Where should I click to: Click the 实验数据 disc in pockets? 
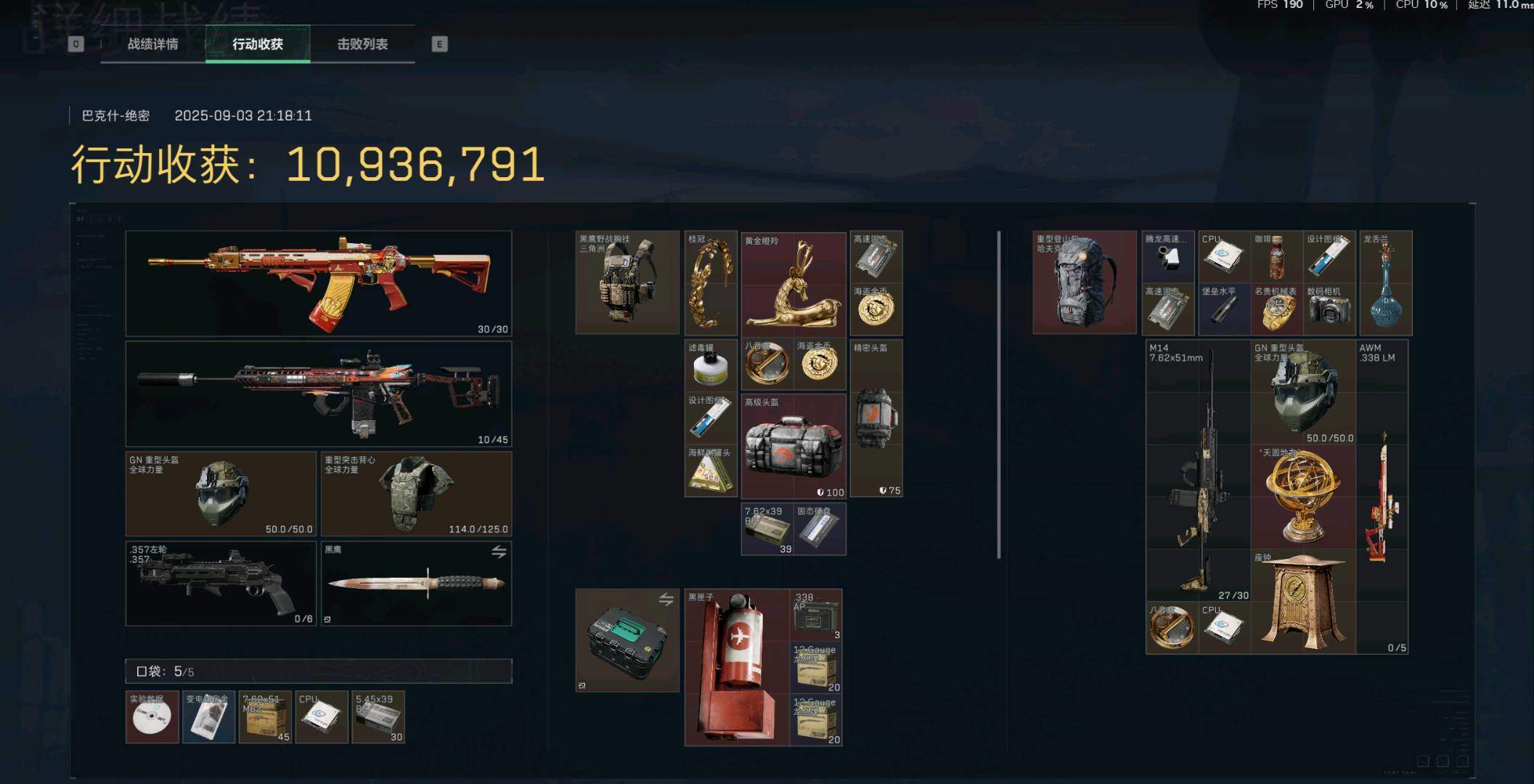point(152,717)
